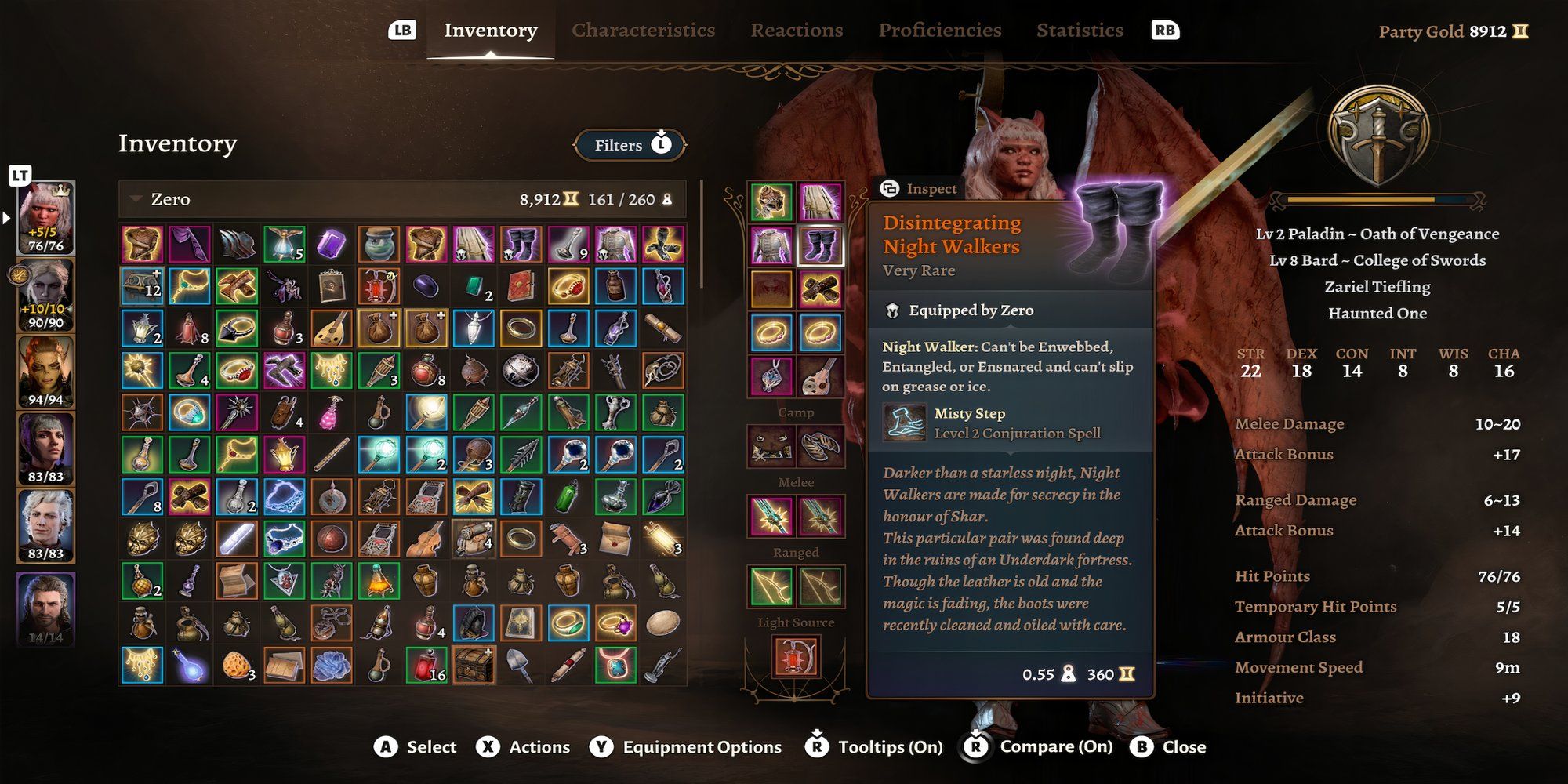
Task: Select the equipped helmet slot
Action: 771,202
